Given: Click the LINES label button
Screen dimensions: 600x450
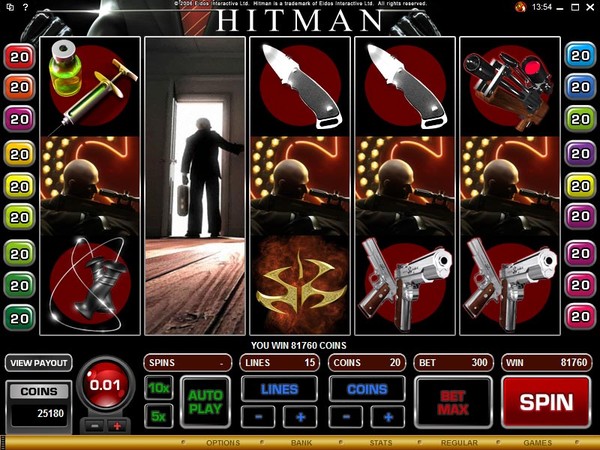Looking at the screenshot, I should tap(279, 388).
